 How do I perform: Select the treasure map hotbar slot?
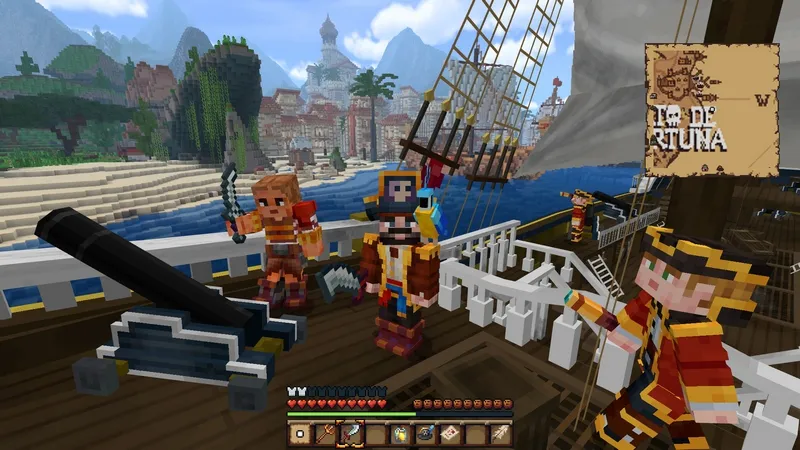450,434
